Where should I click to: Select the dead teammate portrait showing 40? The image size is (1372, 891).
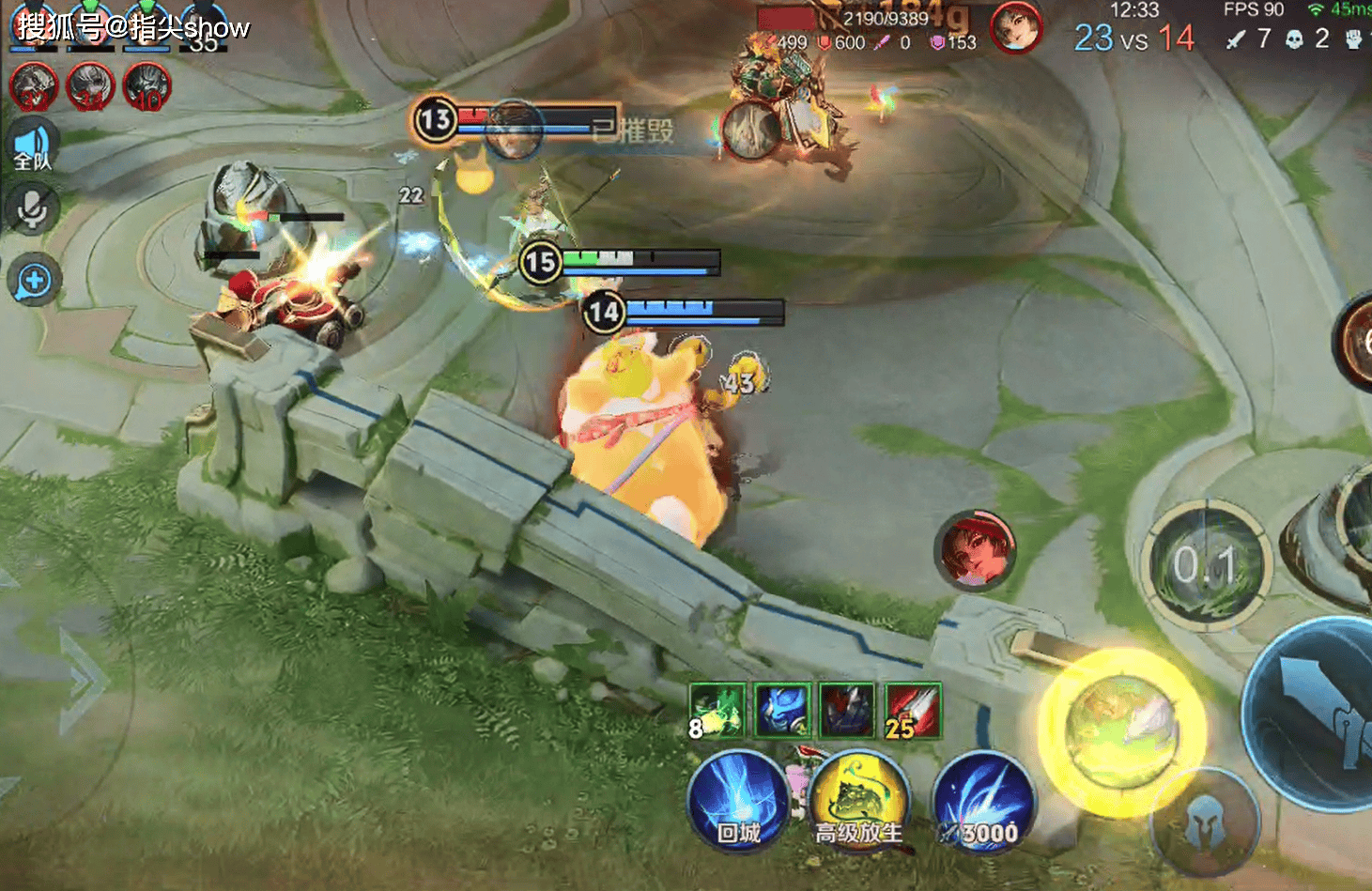click(146, 87)
